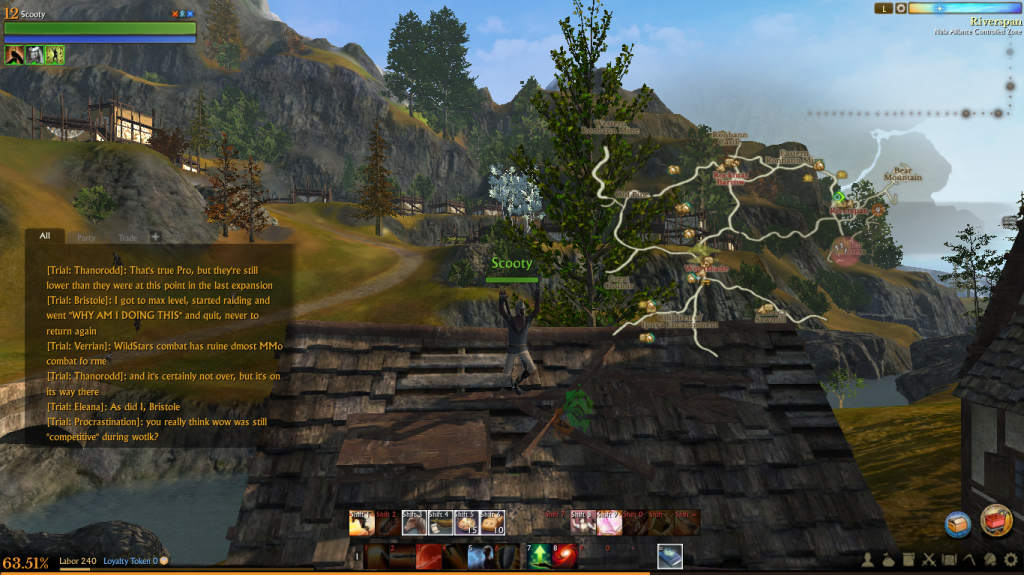This screenshot has width=1024, height=575.
Task: Open the gear settings menu icon
Action: click(x=1010, y=559)
